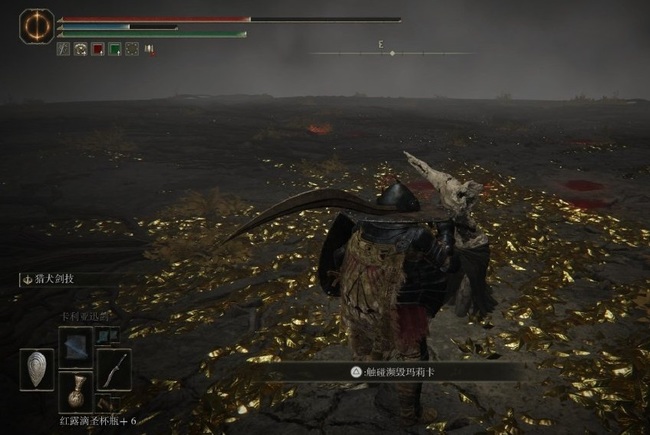650x435 pixels.
Task: Select the 猎犬剑技 skill label
Action: click(60, 281)
